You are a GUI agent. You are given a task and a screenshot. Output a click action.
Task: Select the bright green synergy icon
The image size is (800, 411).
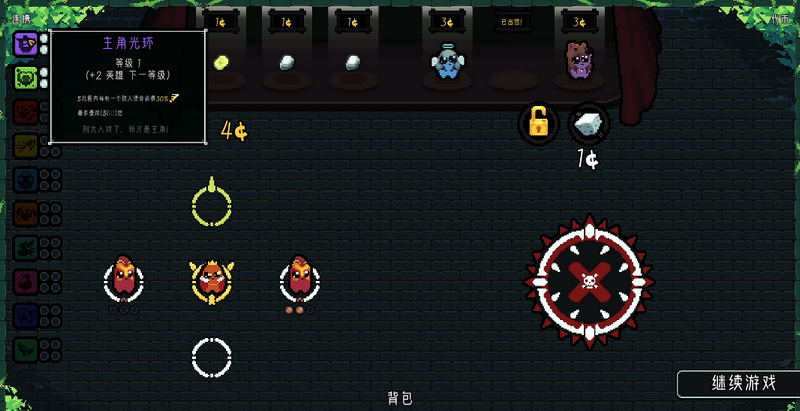[x=26, y=78]
